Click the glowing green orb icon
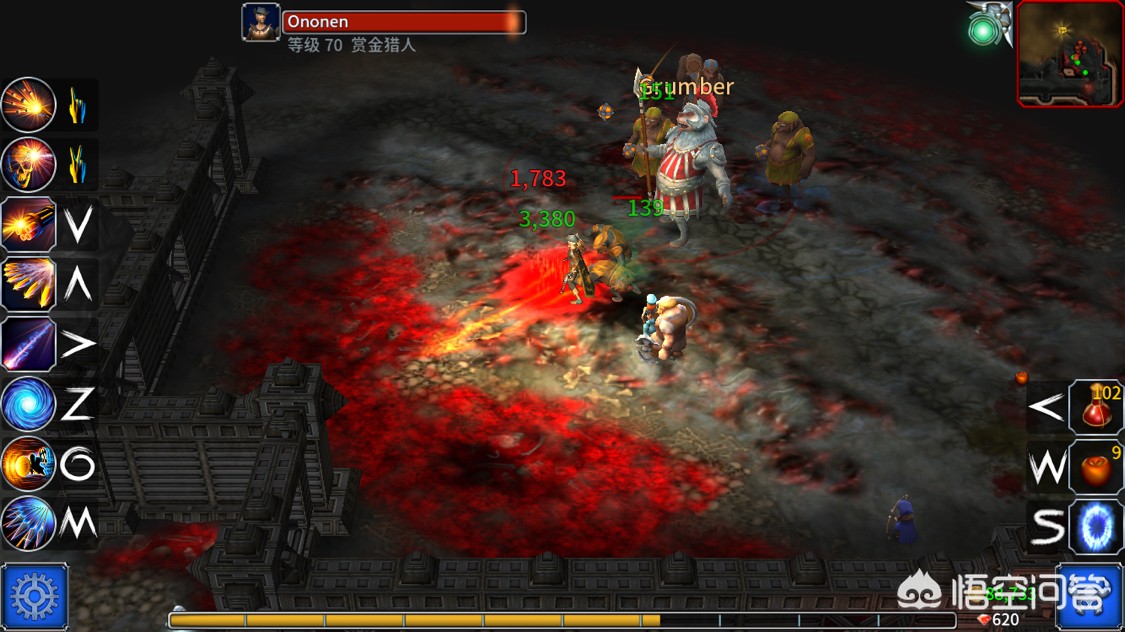The image size is (1125, 632). [983, 30]
